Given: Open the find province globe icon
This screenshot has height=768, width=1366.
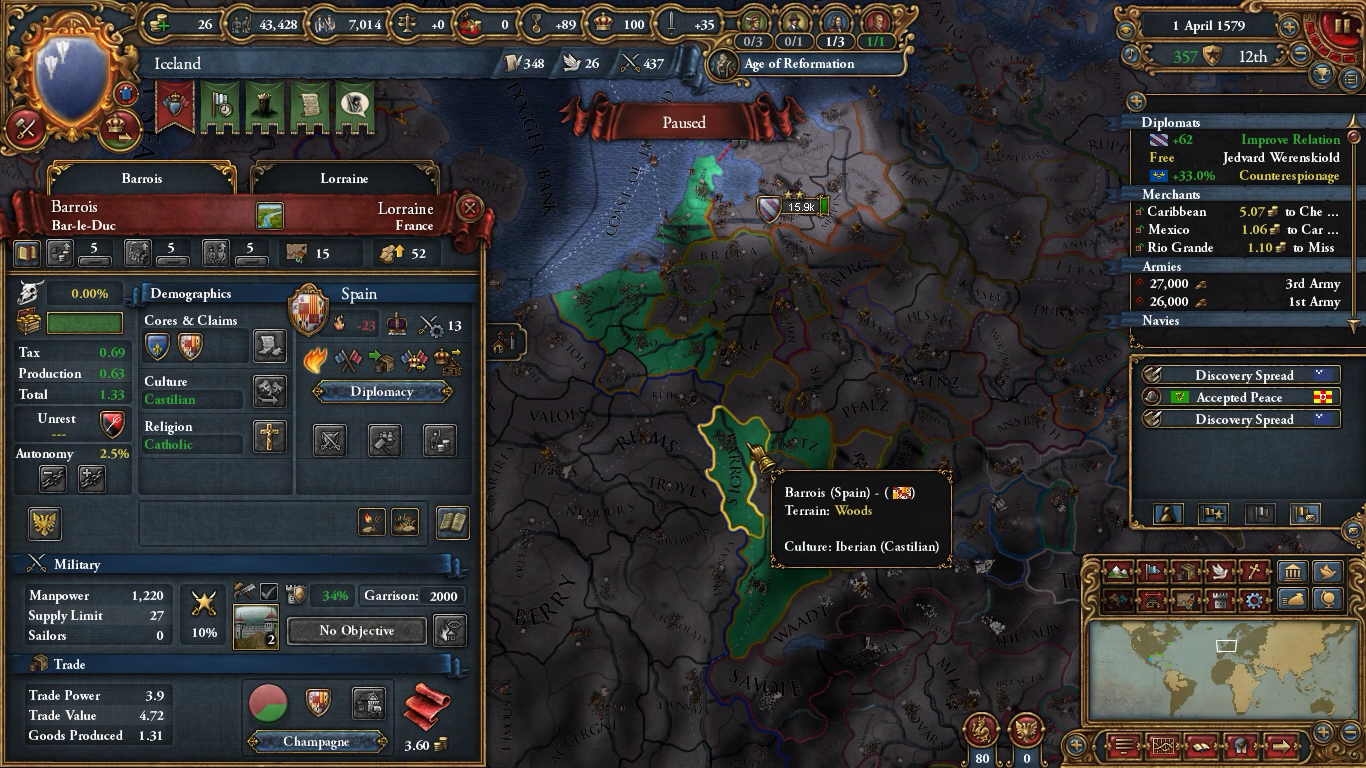Looking at the screenshot, I should (1328, 600).
